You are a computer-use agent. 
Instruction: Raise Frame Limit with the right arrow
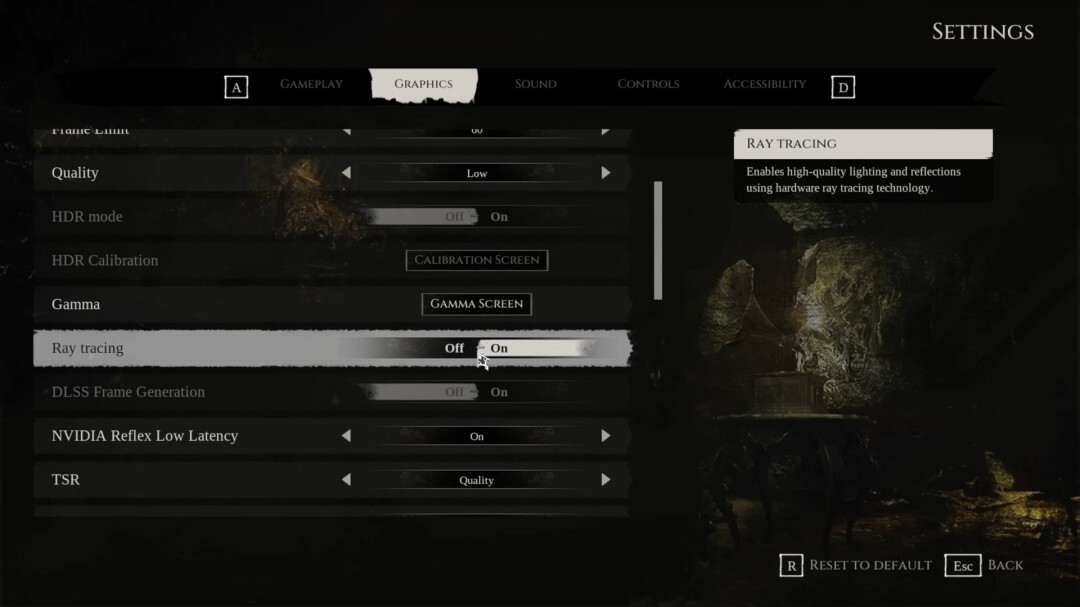[605, 131]
